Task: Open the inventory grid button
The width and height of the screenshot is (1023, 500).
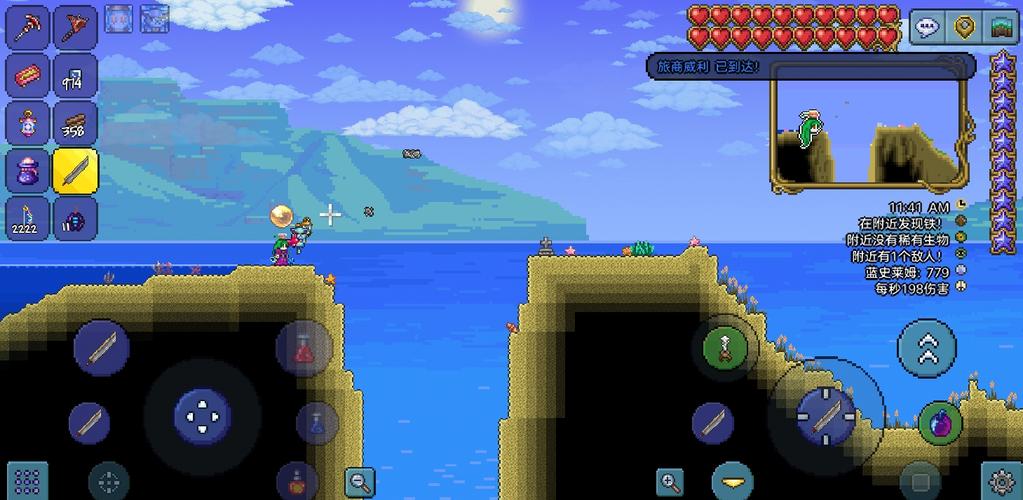Action: (28, 479)
